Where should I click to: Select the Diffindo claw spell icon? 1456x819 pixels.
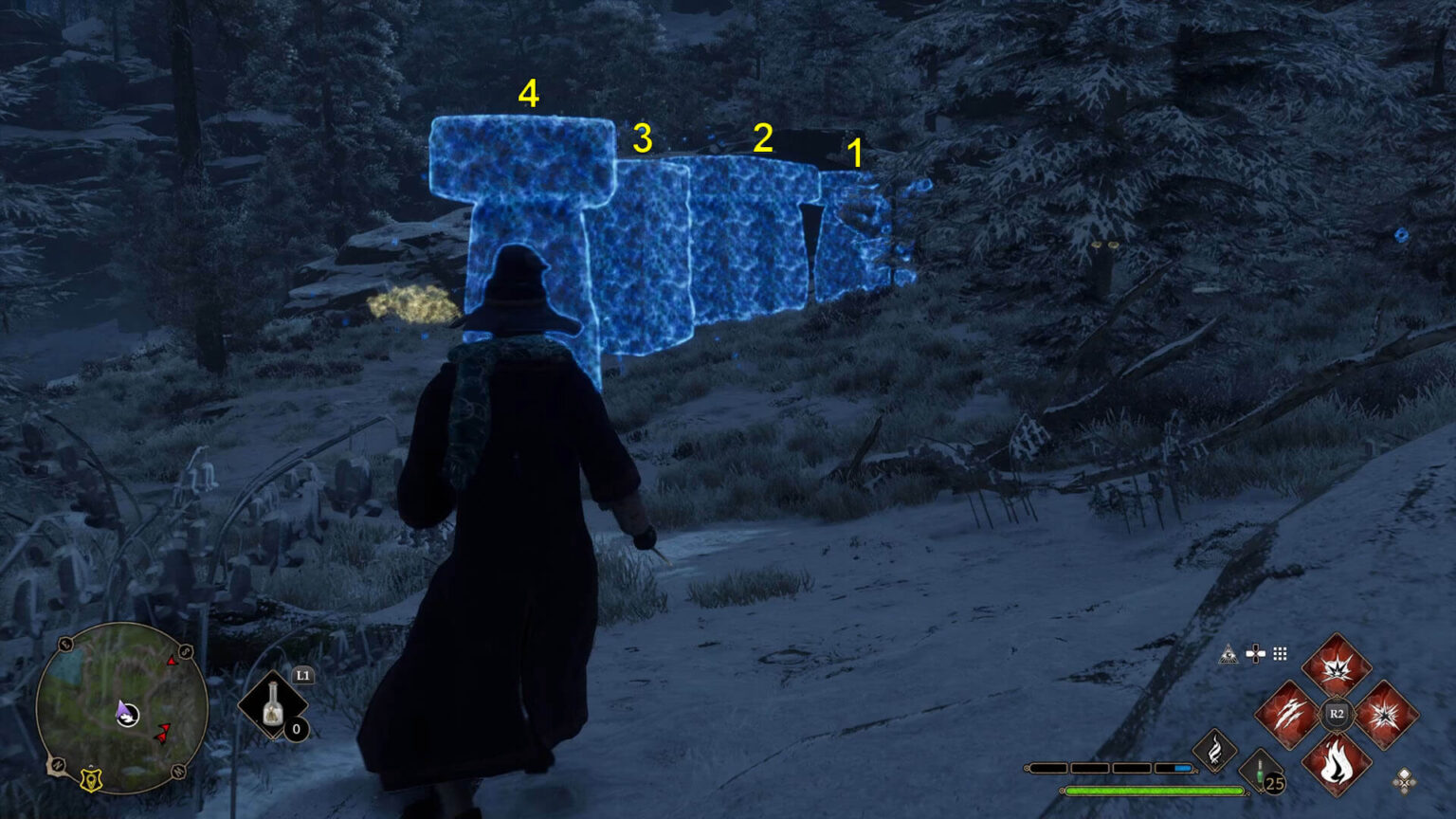click(1289, 715)
